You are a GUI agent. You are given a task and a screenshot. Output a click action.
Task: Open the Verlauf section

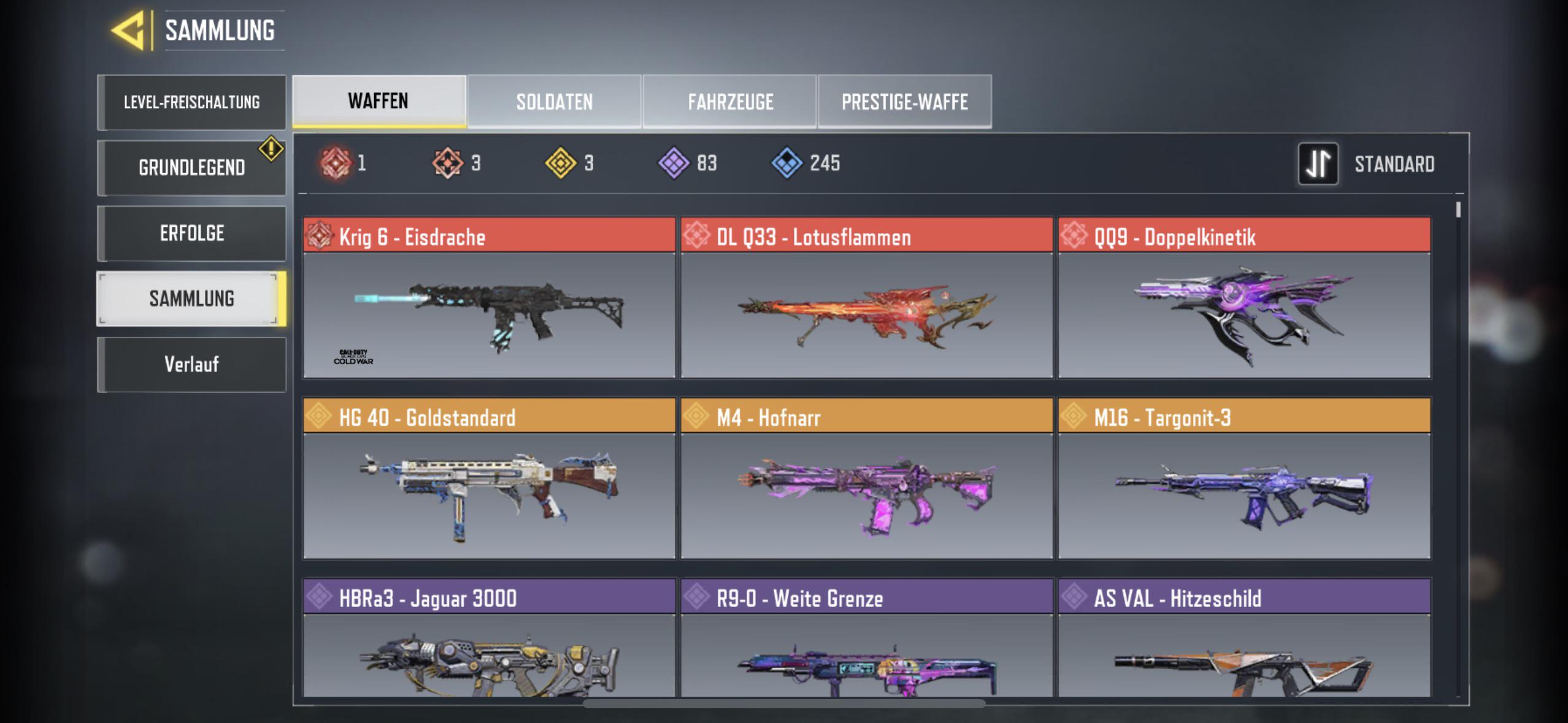[x=191, y=364]
